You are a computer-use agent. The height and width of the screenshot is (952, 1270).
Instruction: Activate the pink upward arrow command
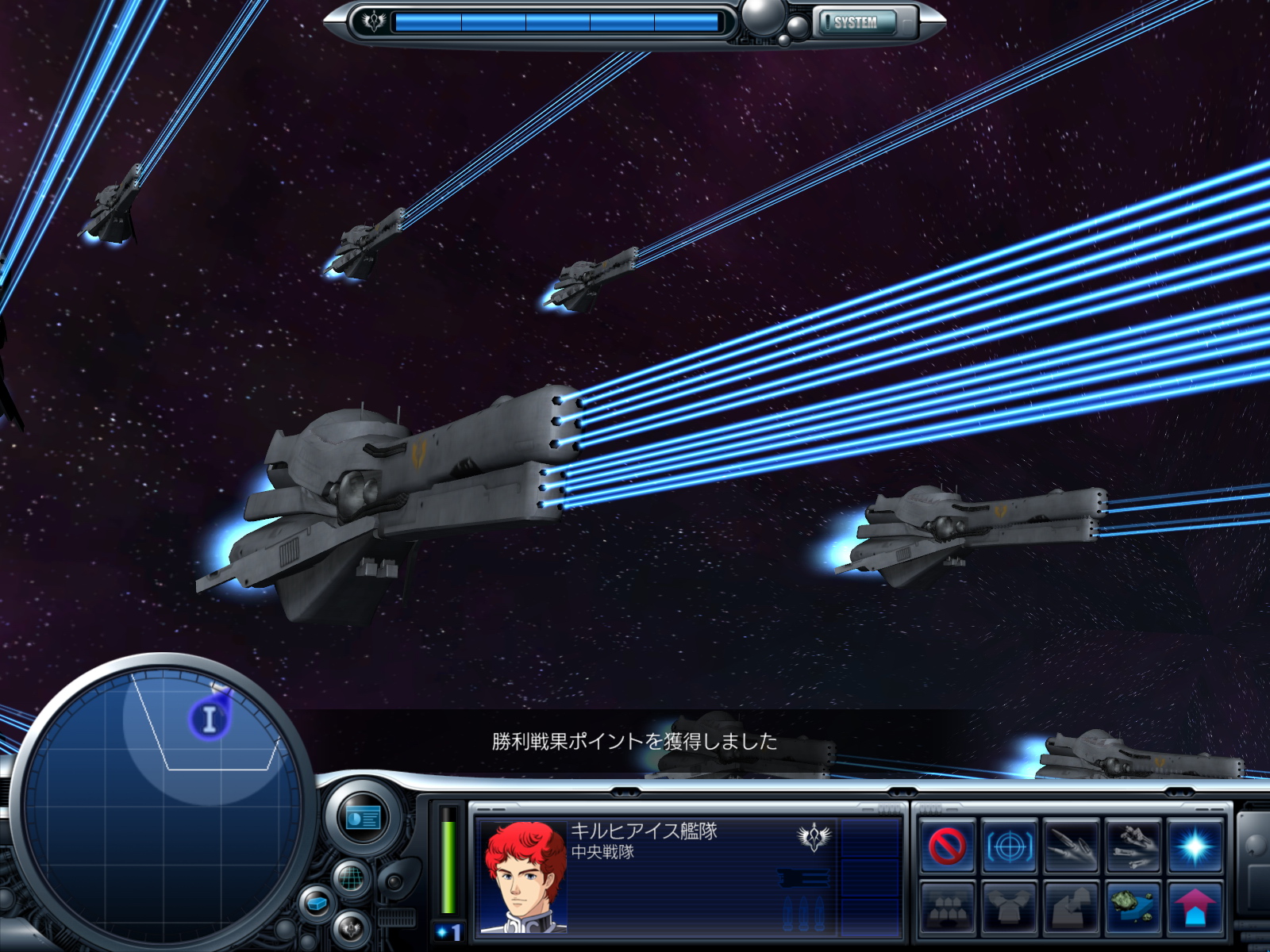point(1195,907)
